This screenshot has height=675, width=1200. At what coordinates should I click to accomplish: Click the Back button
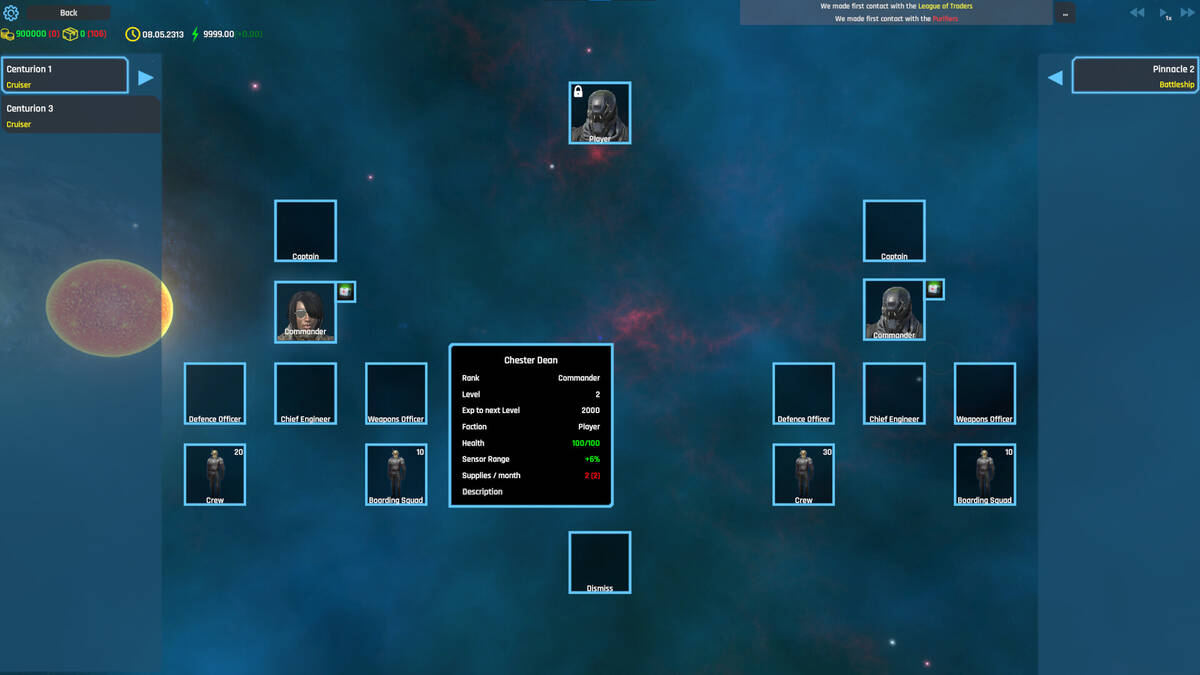click(x=68, y=13)
